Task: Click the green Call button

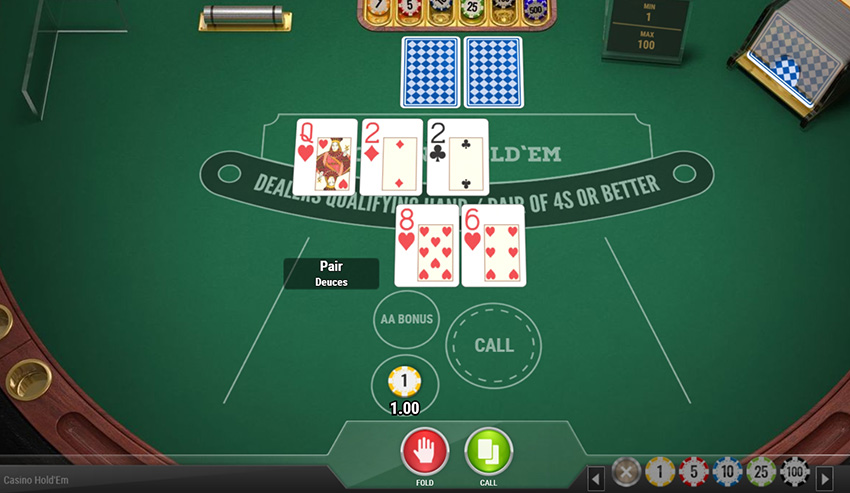Action: [488, 451]
